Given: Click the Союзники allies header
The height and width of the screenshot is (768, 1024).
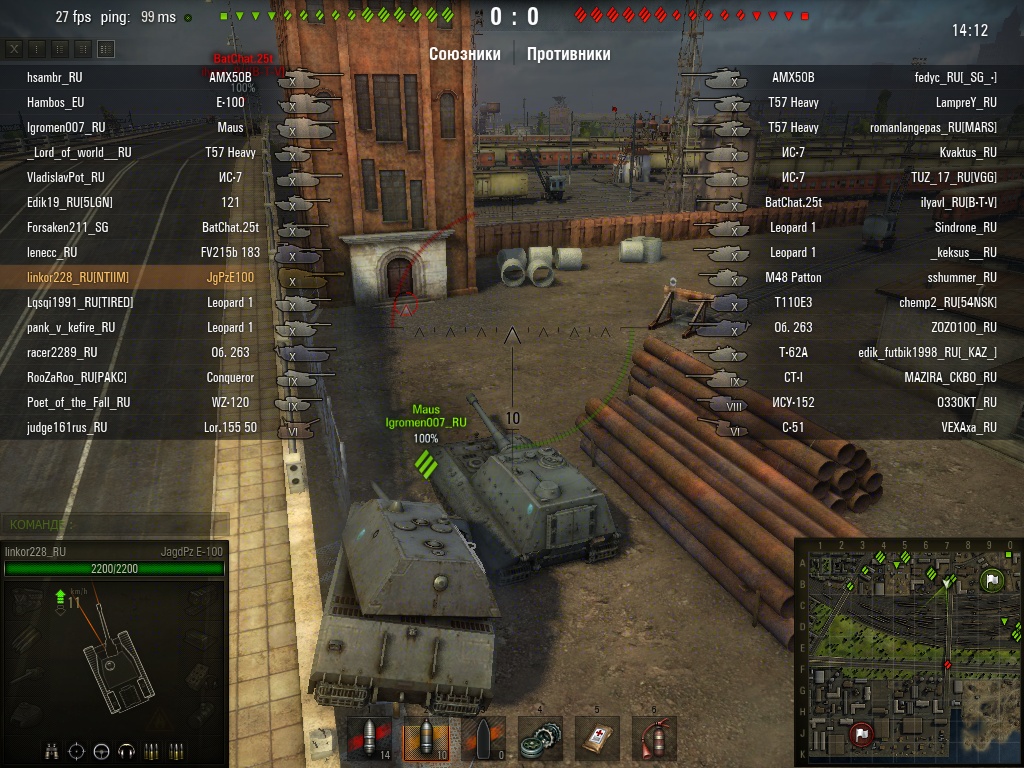Looking at the screenshot, I should [x=465, y=54].
